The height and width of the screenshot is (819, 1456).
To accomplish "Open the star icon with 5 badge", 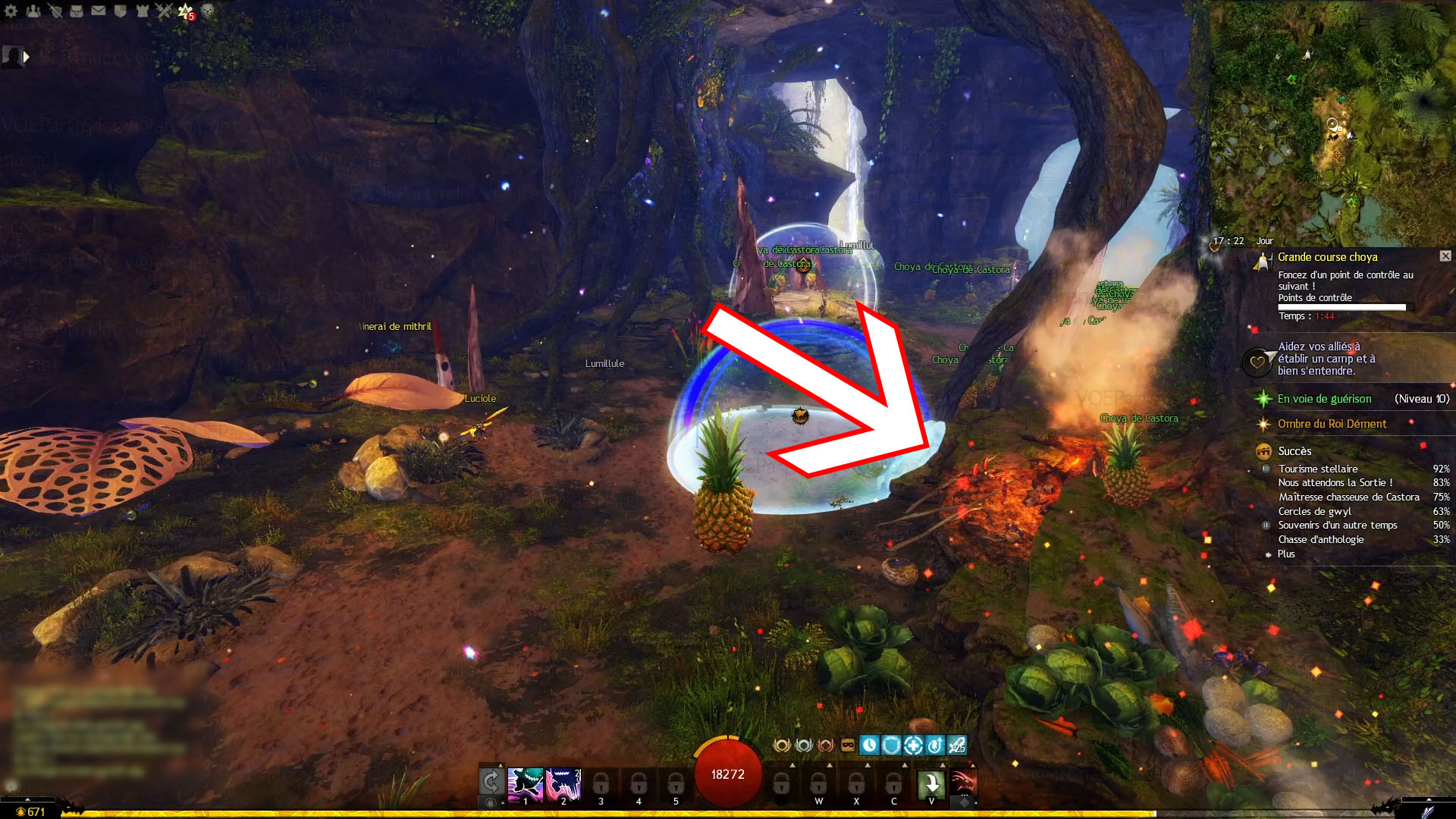I will (186, 11).
